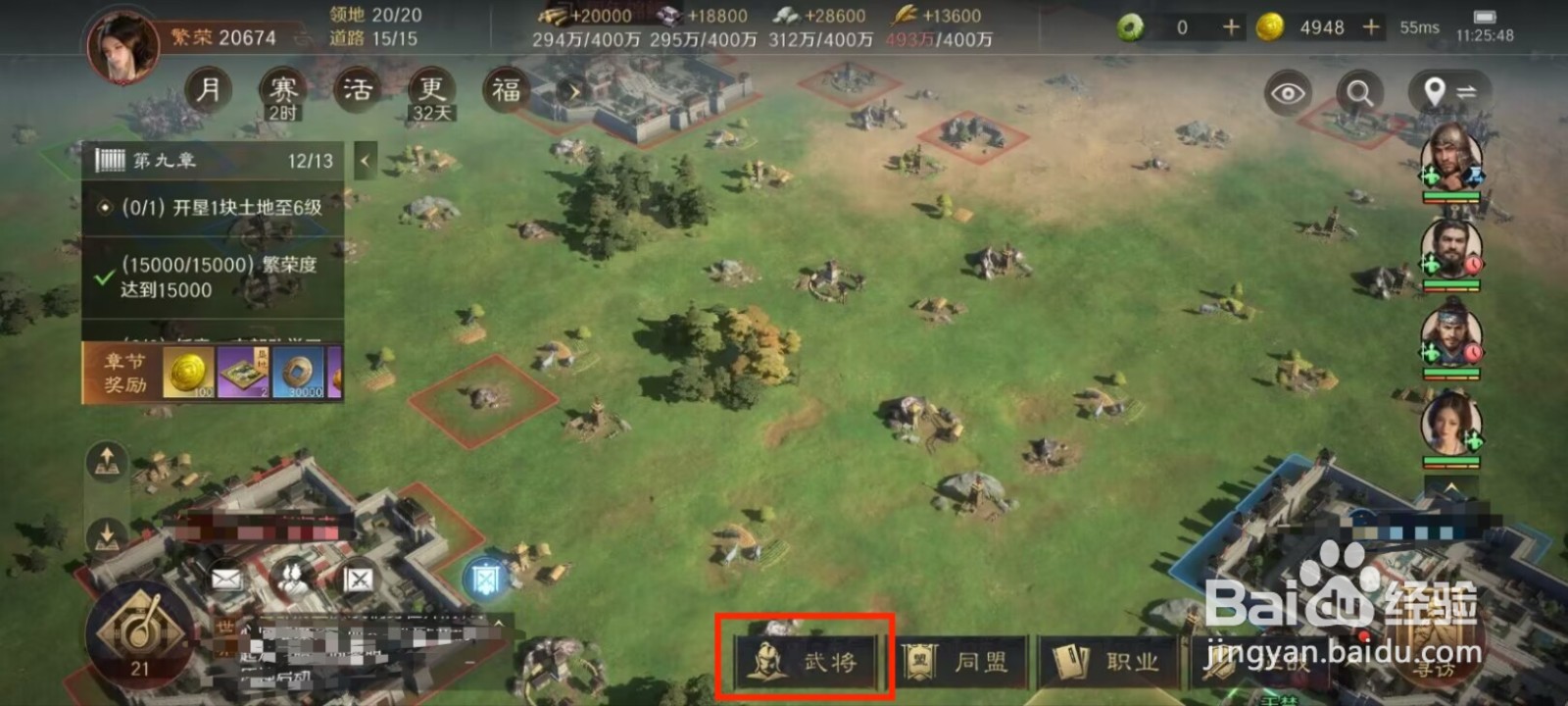1568x706 pixels.
Task: Open the world map search tool
Action: click(1358, 93)
